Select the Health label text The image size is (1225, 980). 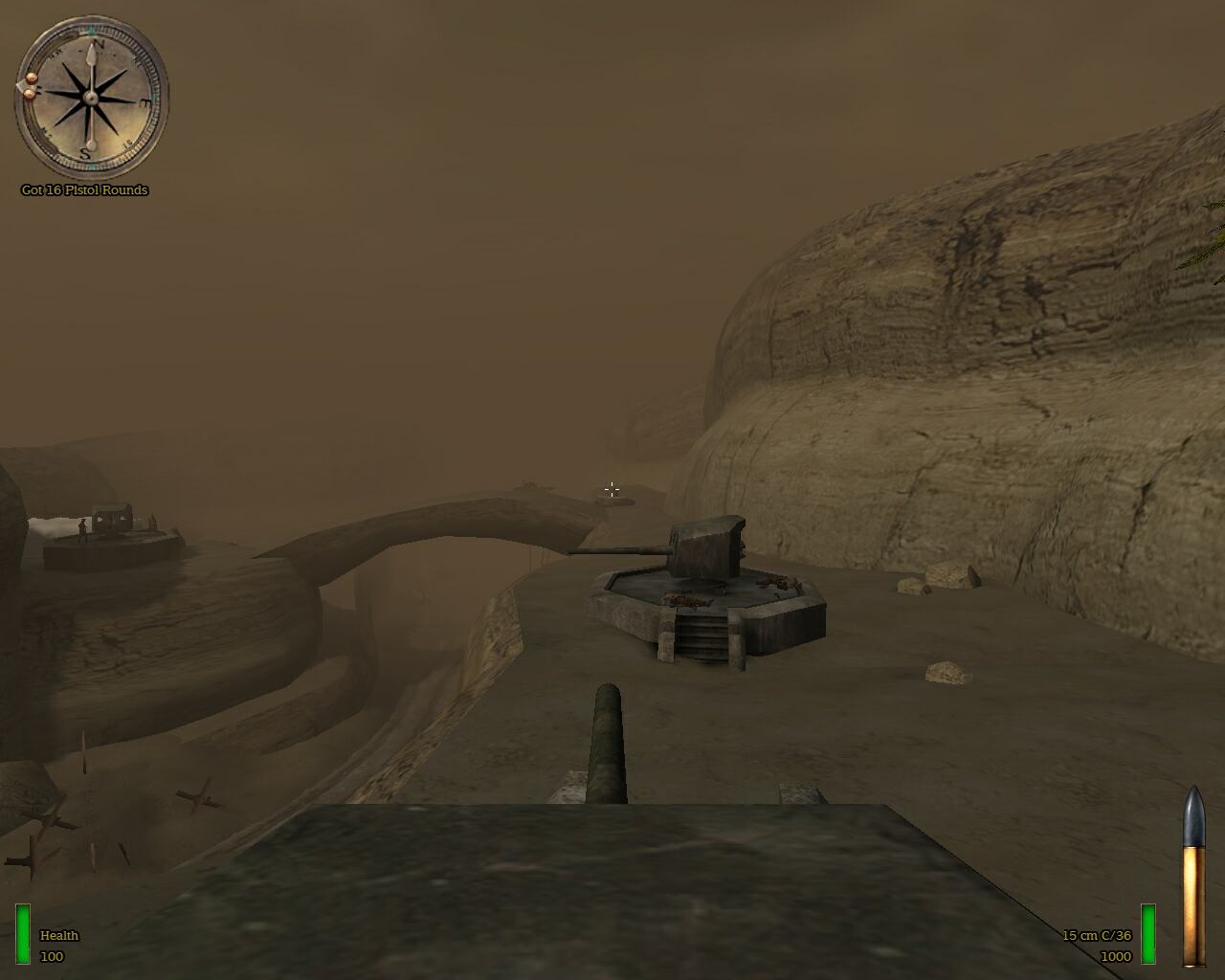58,936
